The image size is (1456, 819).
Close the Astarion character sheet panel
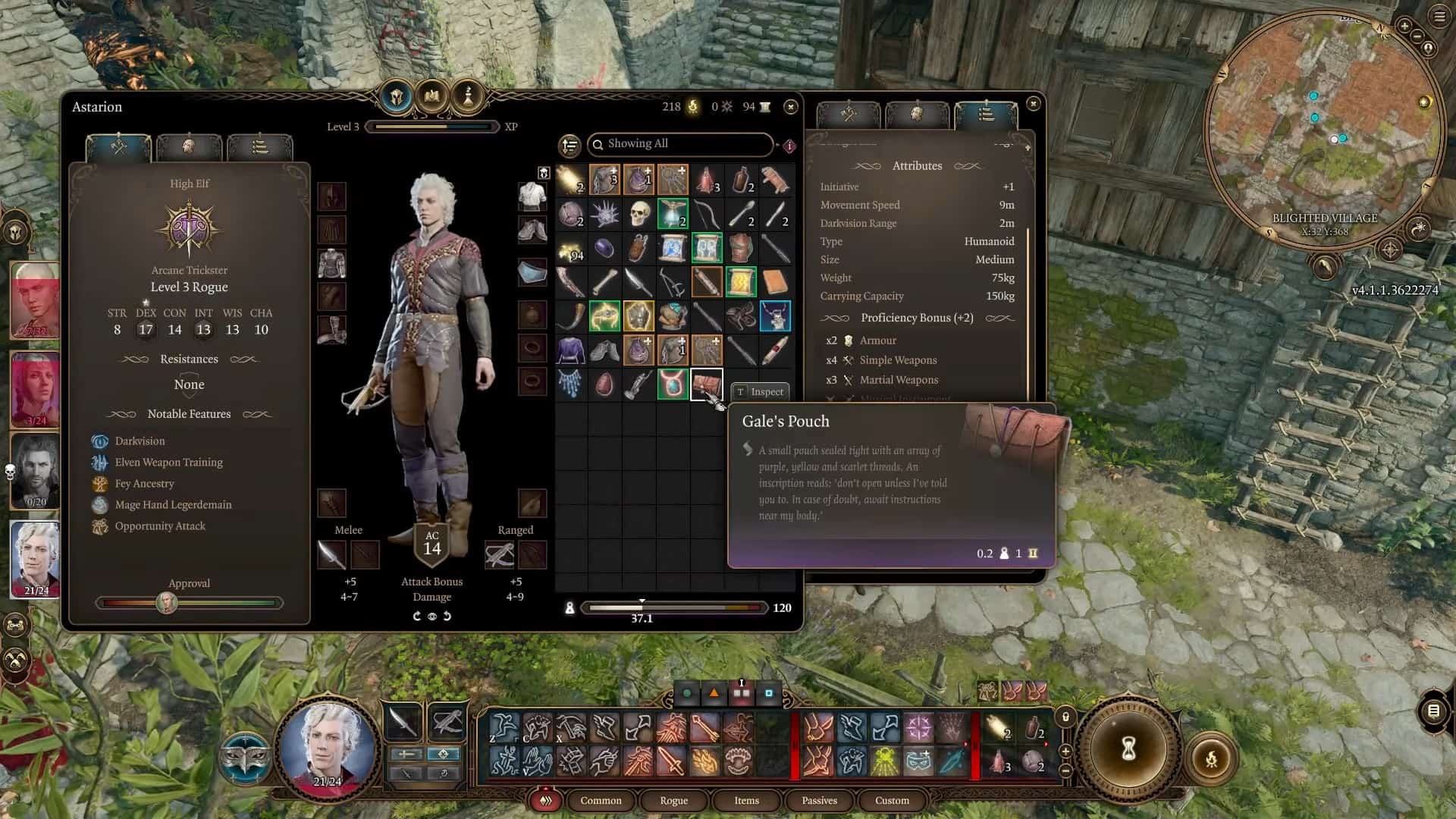[x=790, y=107]
